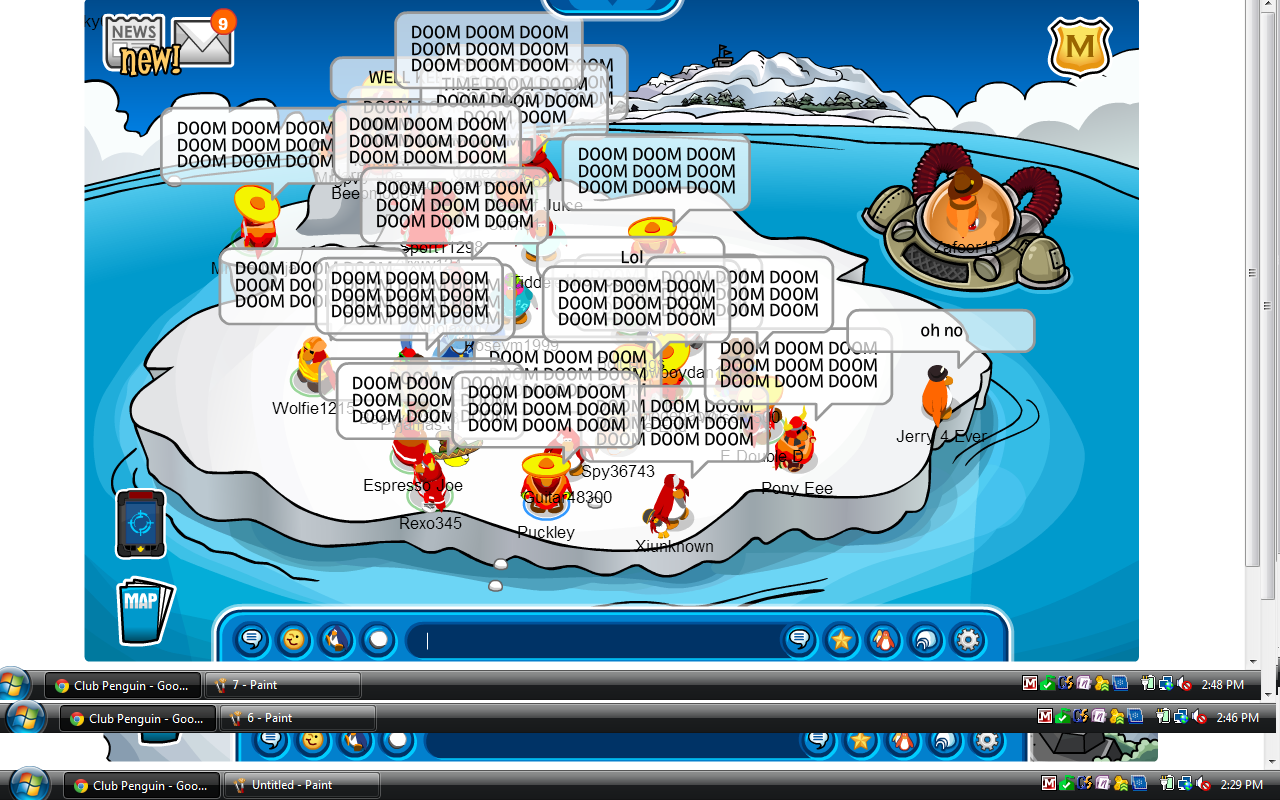Open the mail envelope with 9 postcards
This screenshot has width=1280, height=800.
(202, 43)
